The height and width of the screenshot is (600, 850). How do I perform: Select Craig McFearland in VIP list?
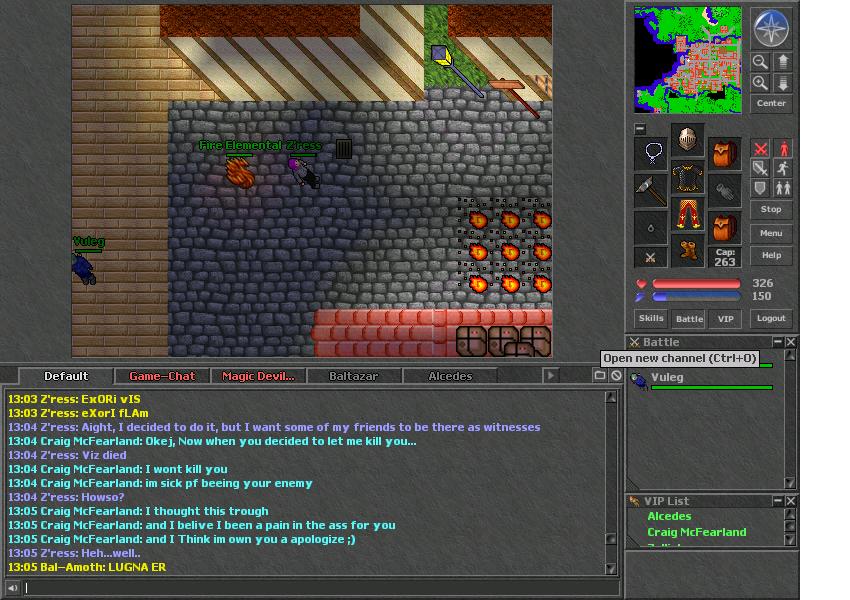click(696, 532)
